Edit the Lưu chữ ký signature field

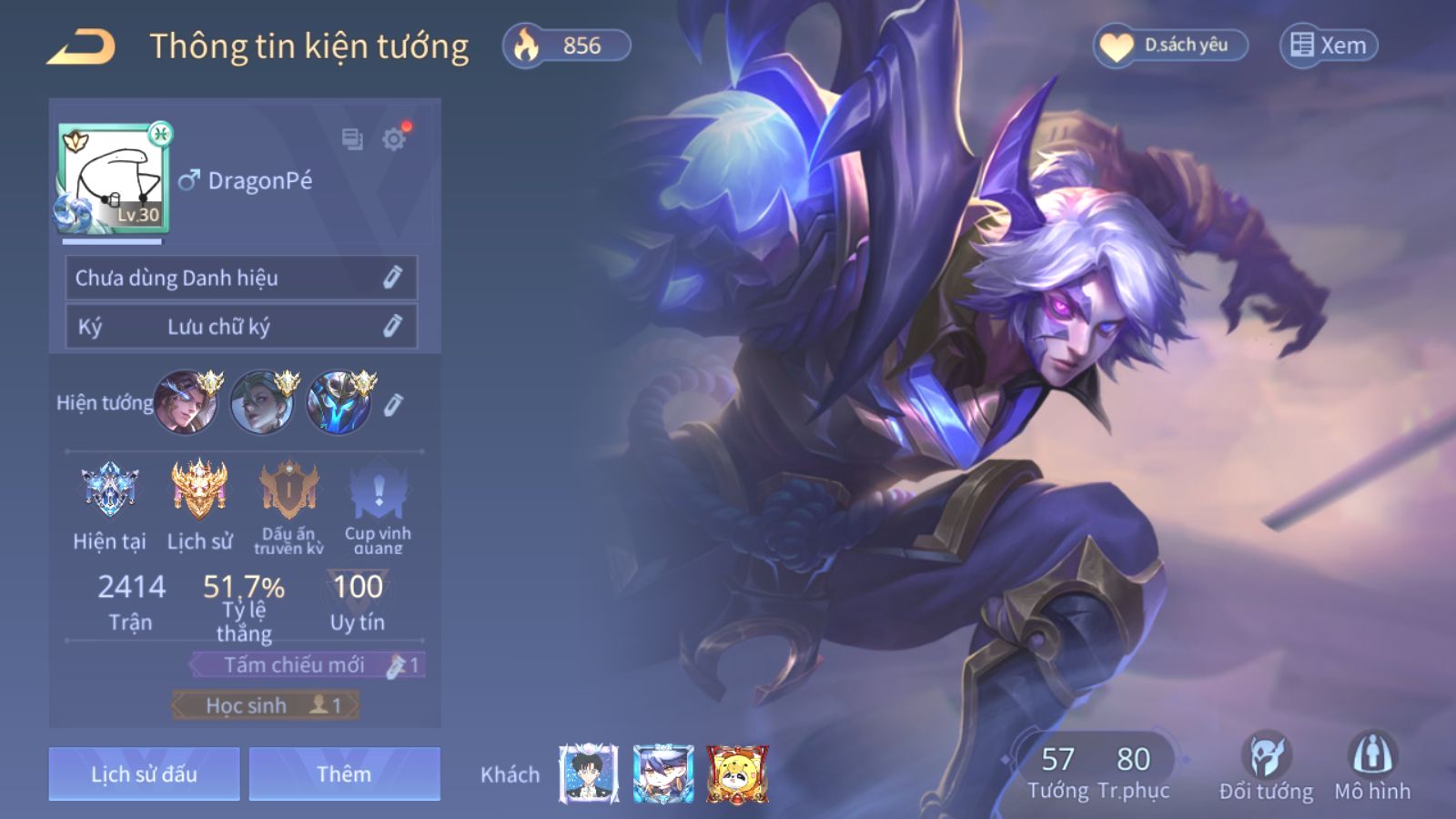point(392,326)
